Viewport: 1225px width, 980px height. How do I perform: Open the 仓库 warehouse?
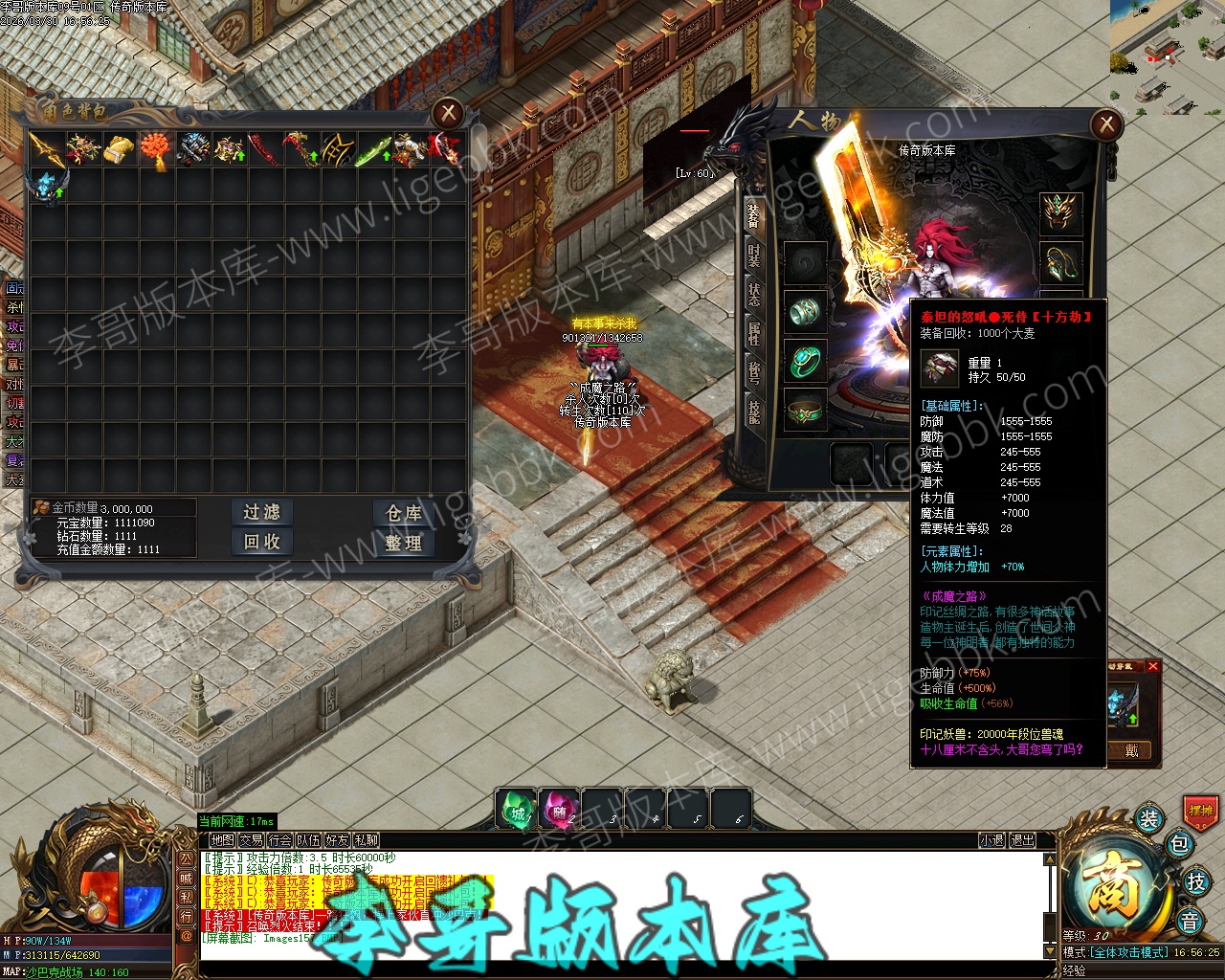pyautogui.click(x=404, y=513)
